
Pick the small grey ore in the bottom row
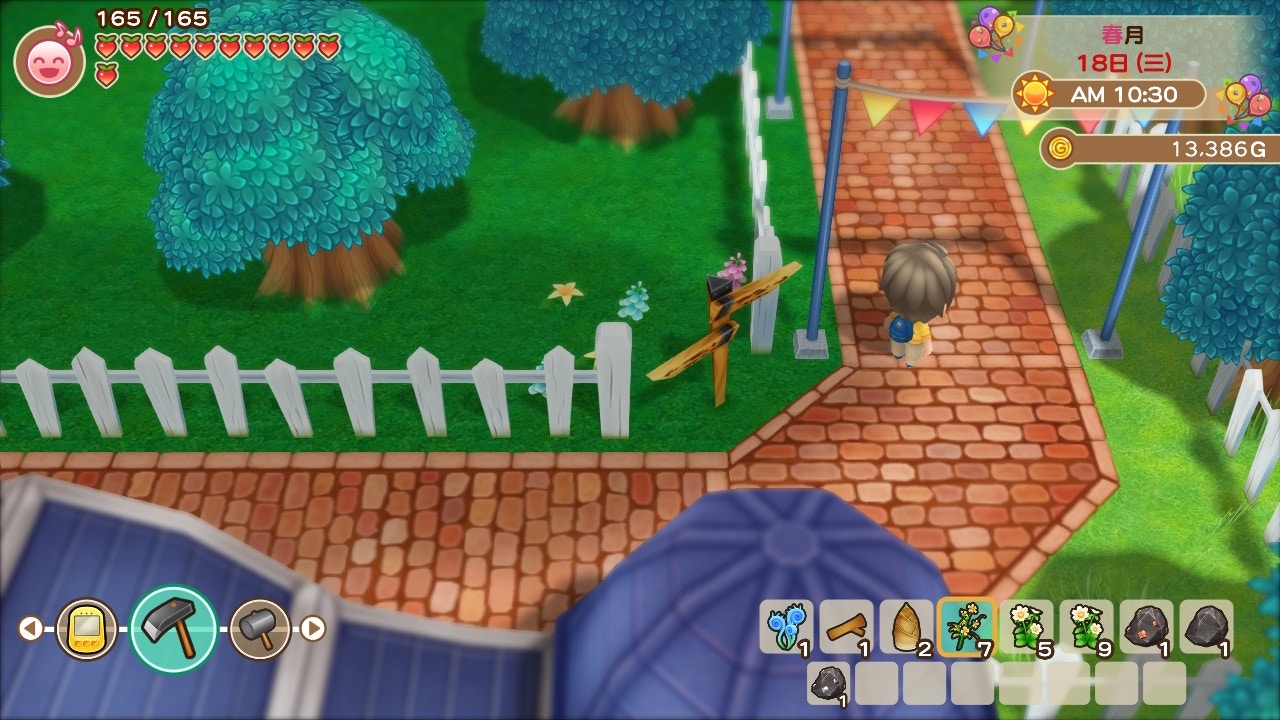pos(828,682)
